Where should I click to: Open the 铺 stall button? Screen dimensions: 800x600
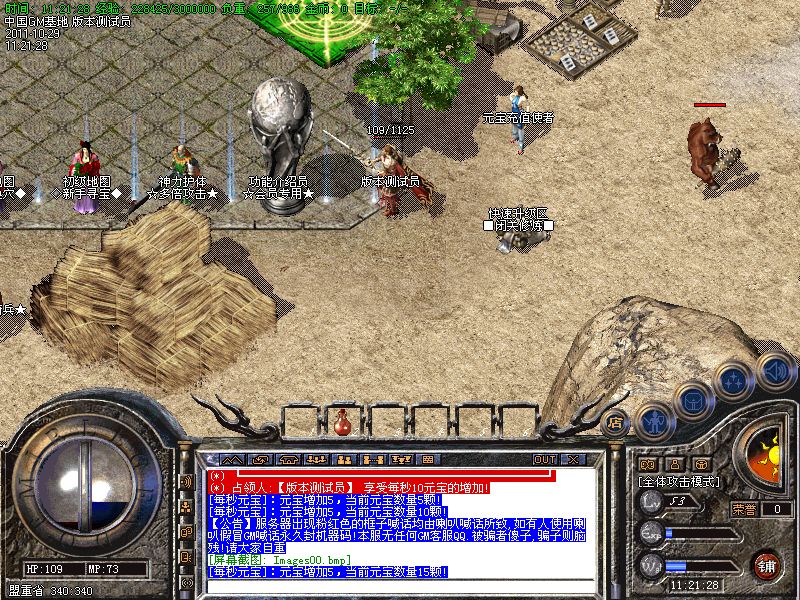tap(767, 563)
